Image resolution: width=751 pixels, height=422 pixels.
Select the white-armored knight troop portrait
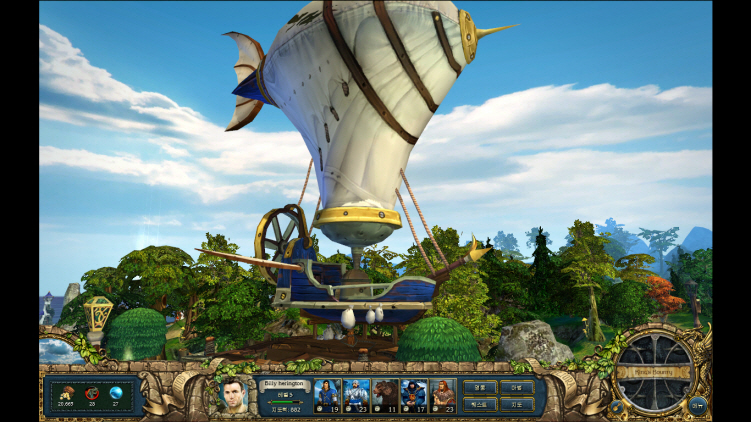(x=357, y=394)
